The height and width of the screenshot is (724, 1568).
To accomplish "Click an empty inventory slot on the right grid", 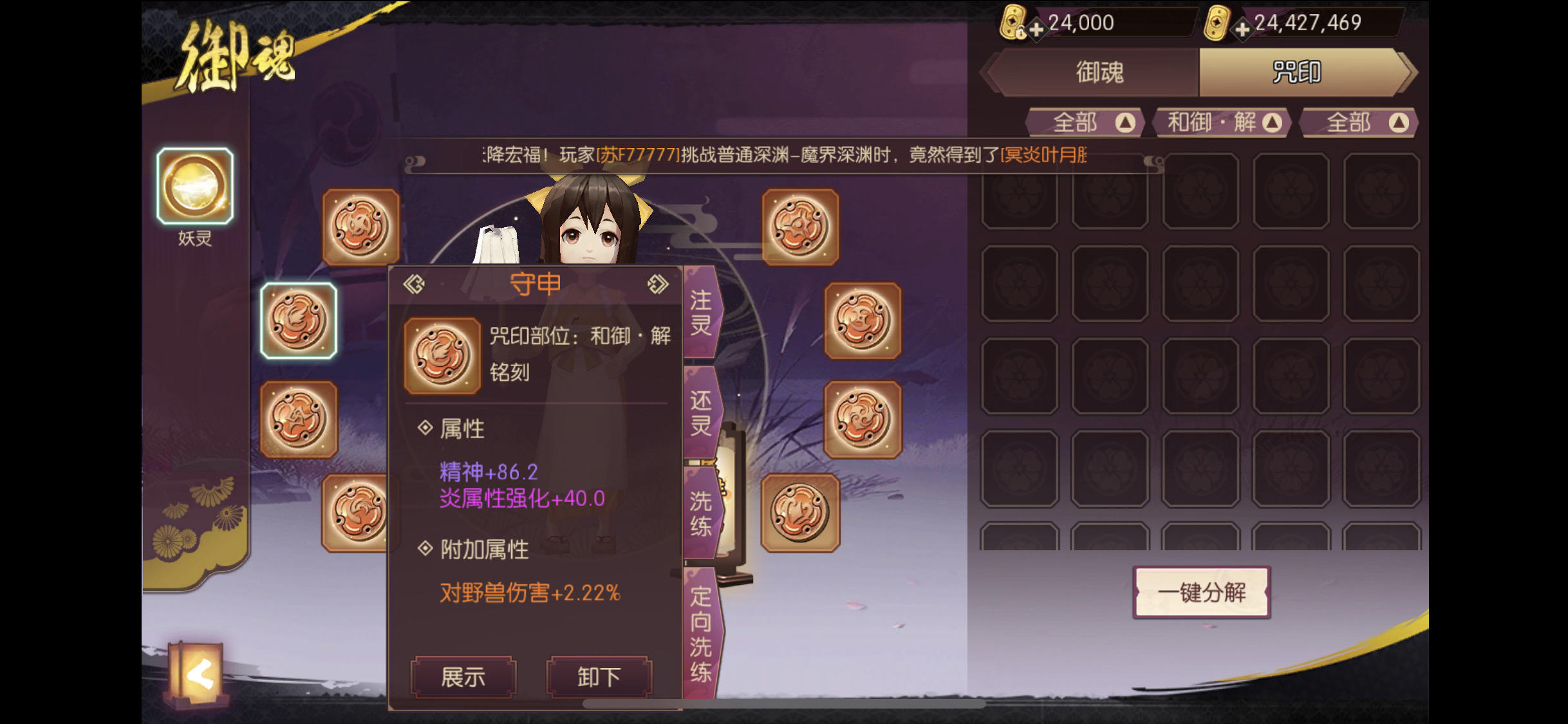I will pos(1021,283).
